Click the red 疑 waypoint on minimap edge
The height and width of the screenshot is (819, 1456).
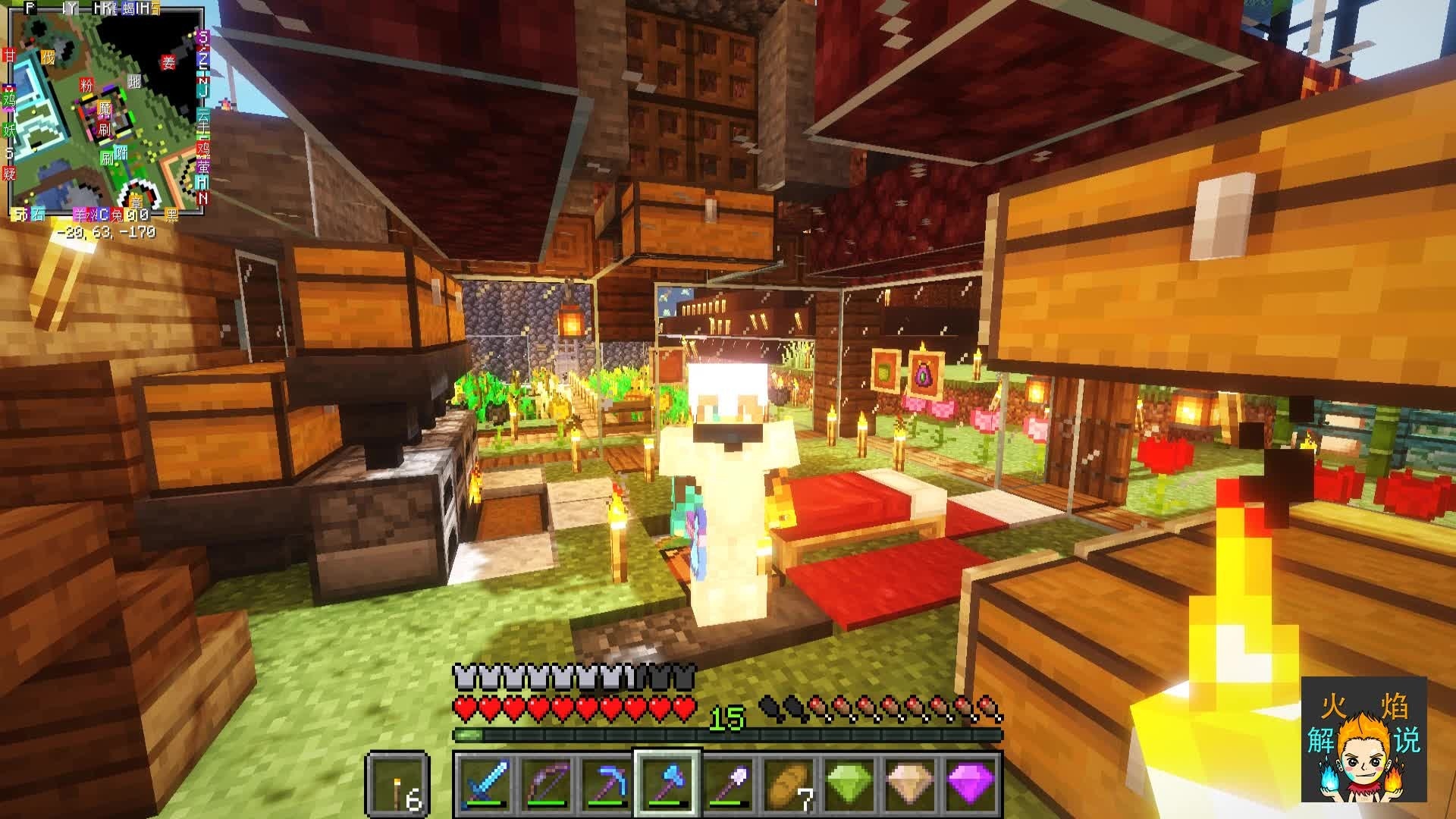pos(9,174)
